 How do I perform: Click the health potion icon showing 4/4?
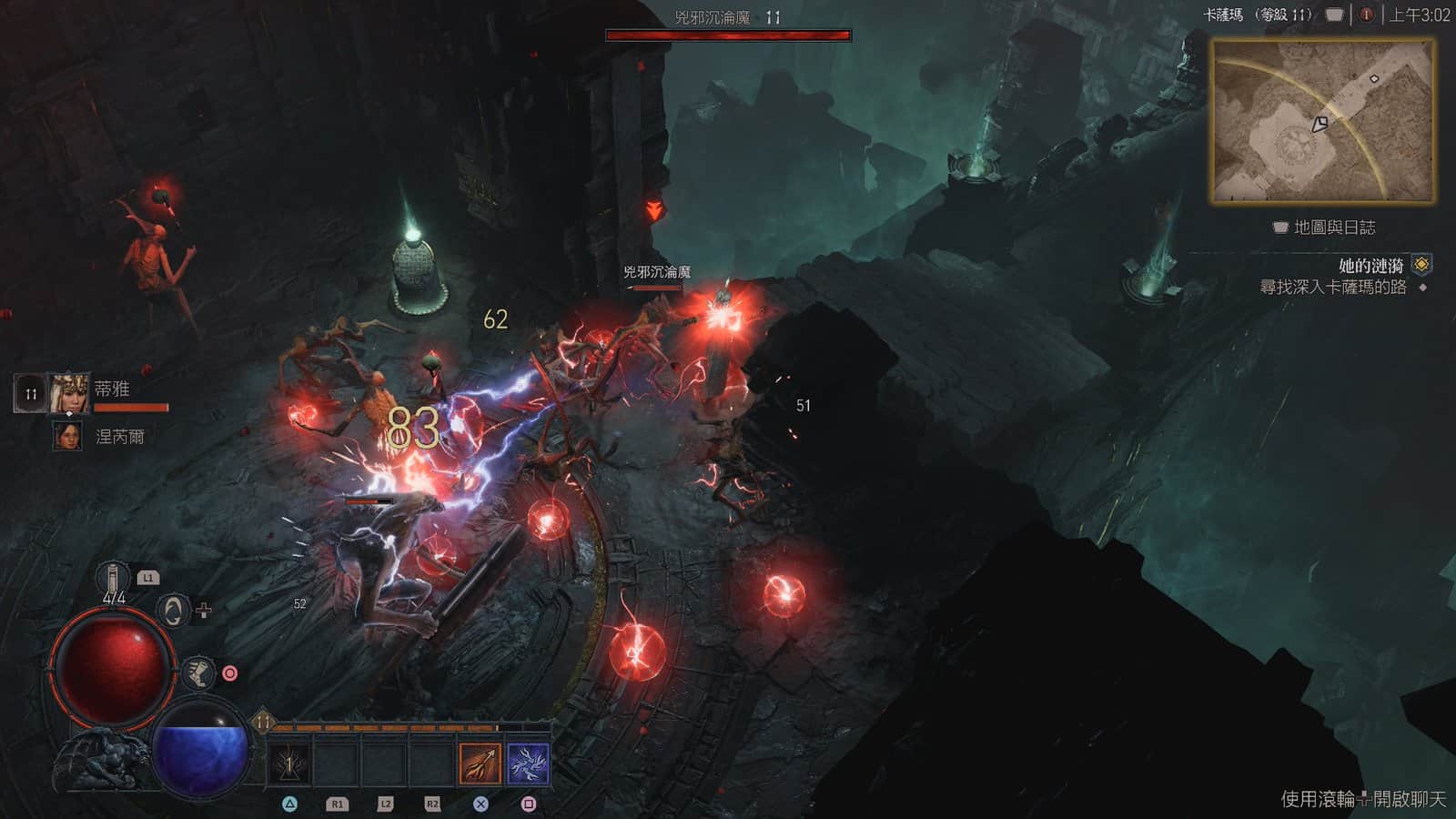[x=113, y=576]
